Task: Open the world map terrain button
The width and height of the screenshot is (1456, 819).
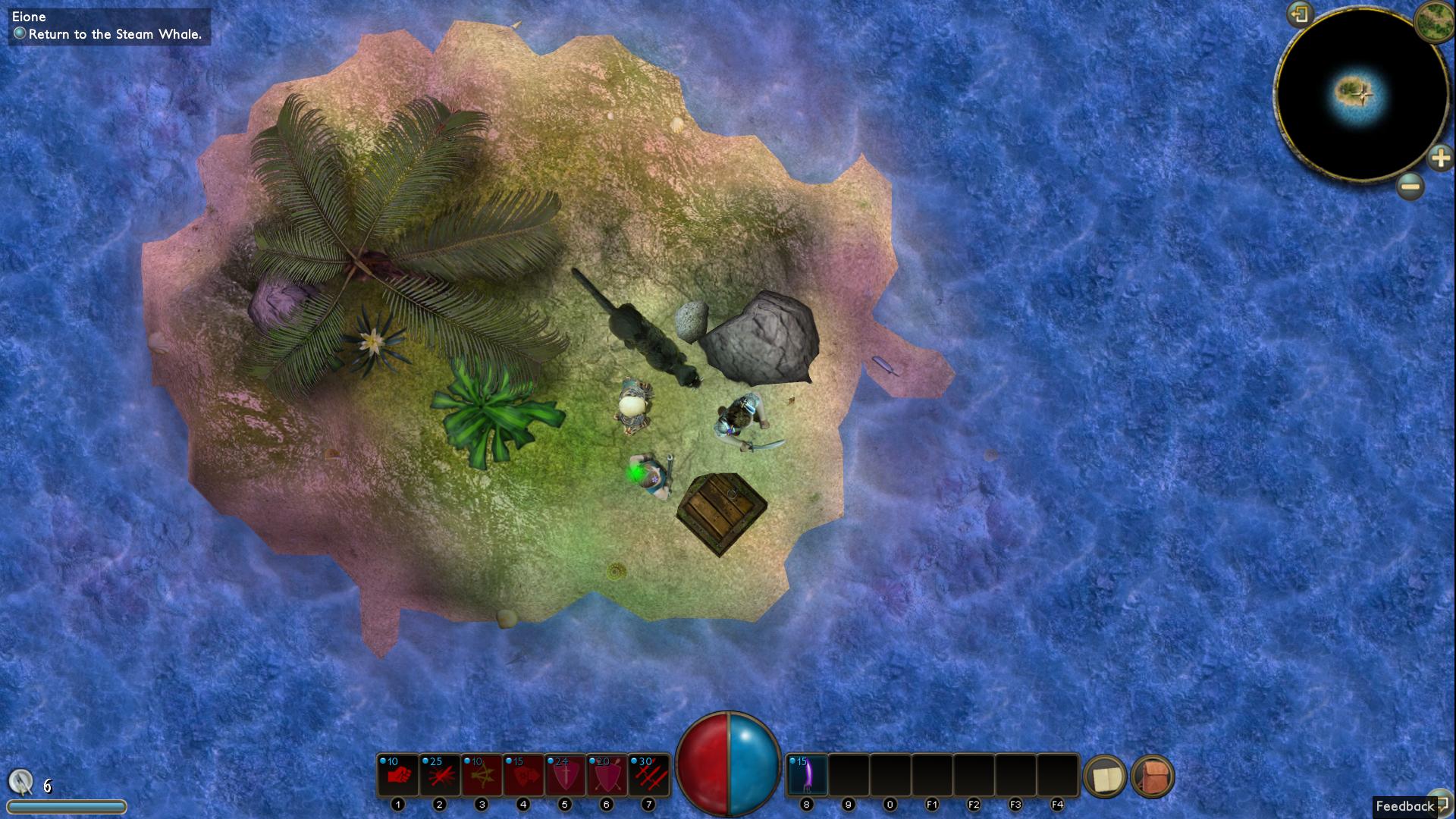Action: 1433,21
